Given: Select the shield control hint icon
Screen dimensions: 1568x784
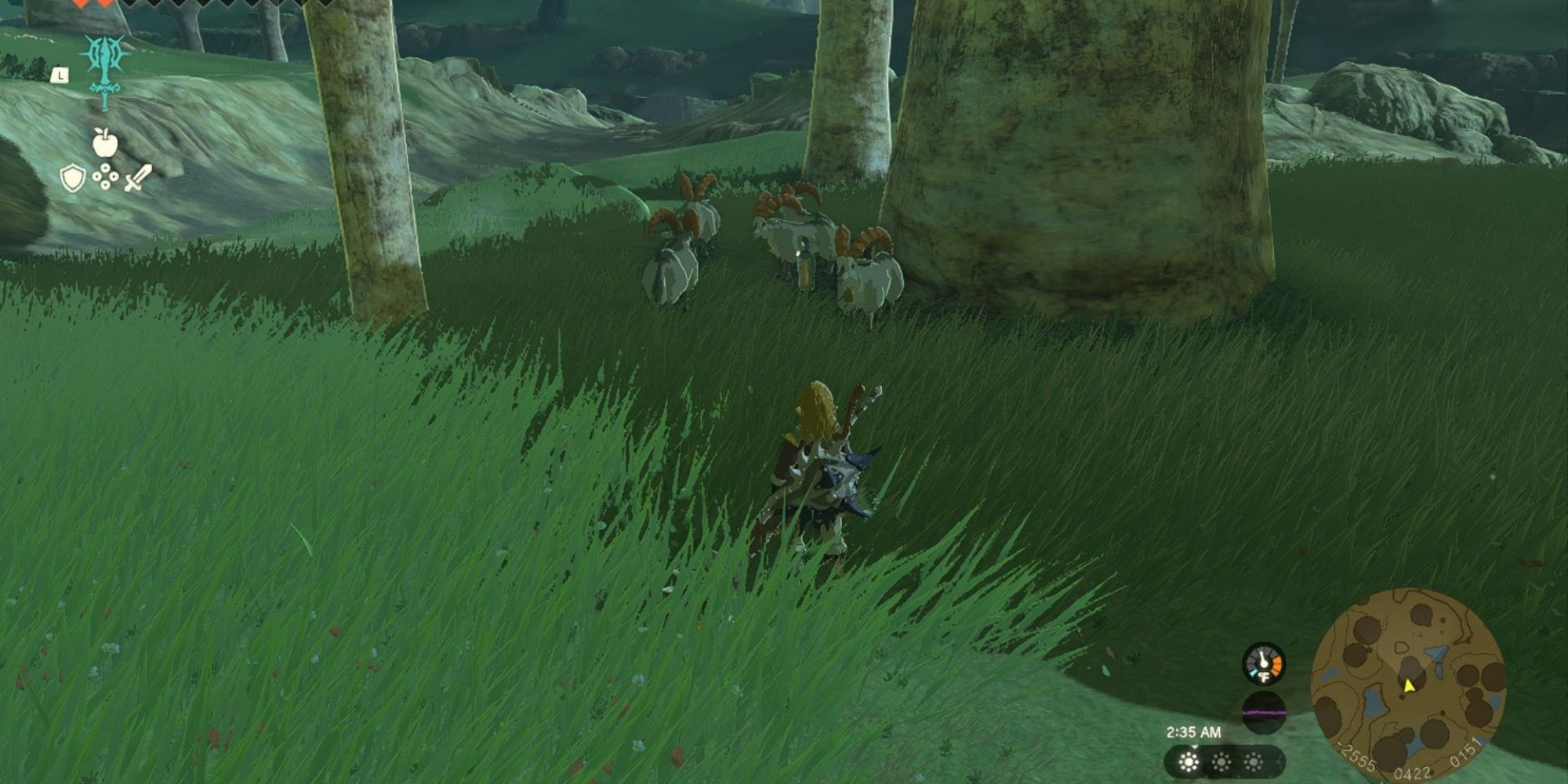Looking at the screenshot, I should click(72, 176).
